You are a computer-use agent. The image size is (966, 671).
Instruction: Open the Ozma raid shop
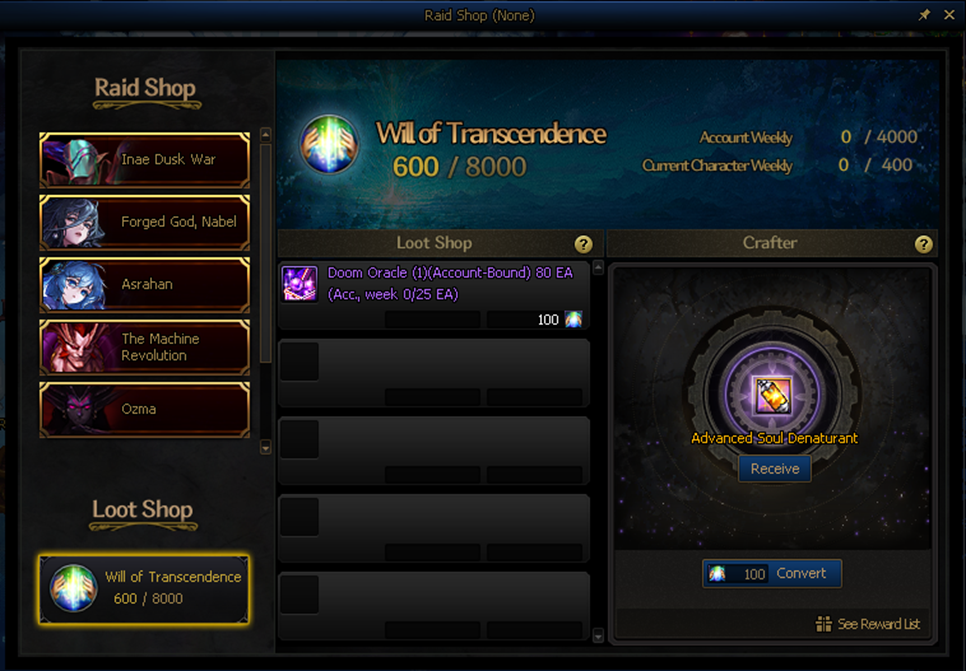145,409
